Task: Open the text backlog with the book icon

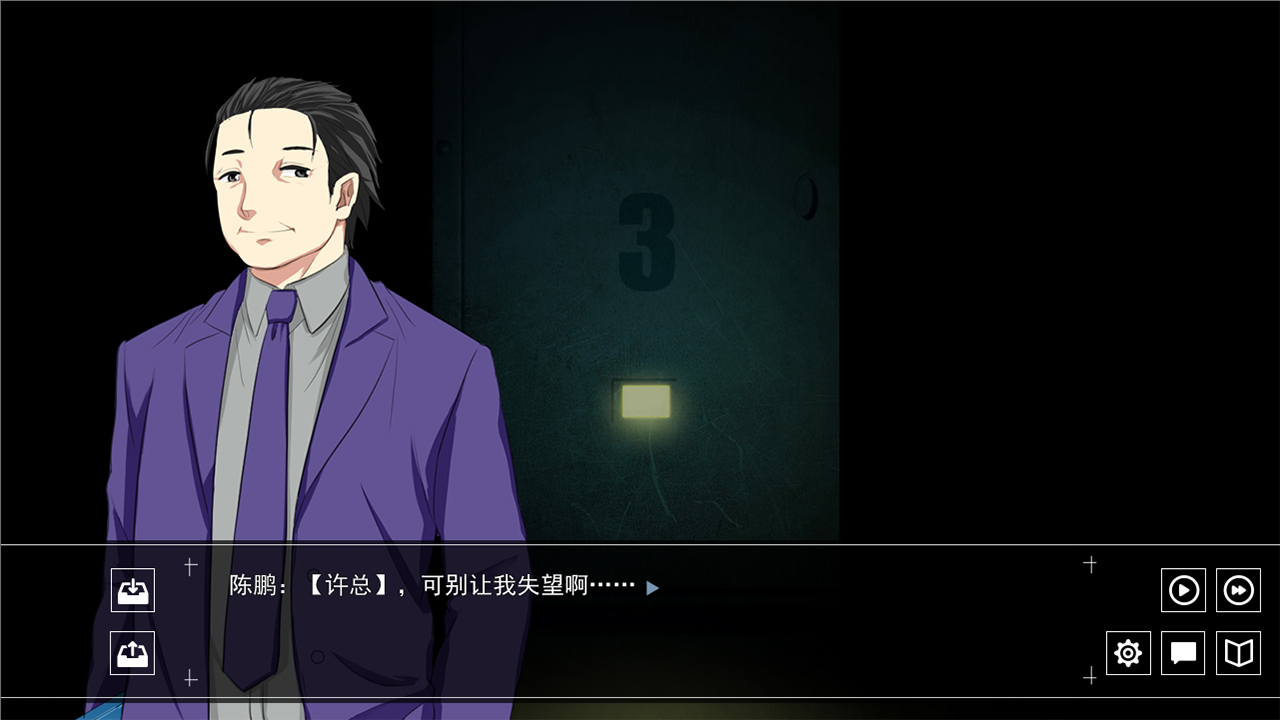Action: 1237,653
